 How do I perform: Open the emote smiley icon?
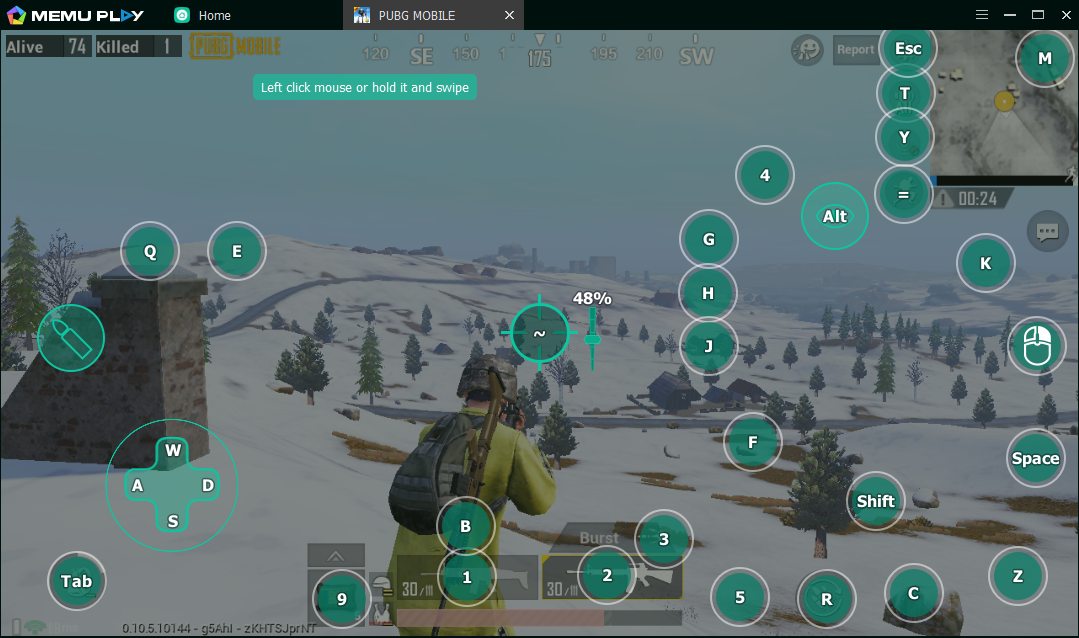tap(807, 50)
